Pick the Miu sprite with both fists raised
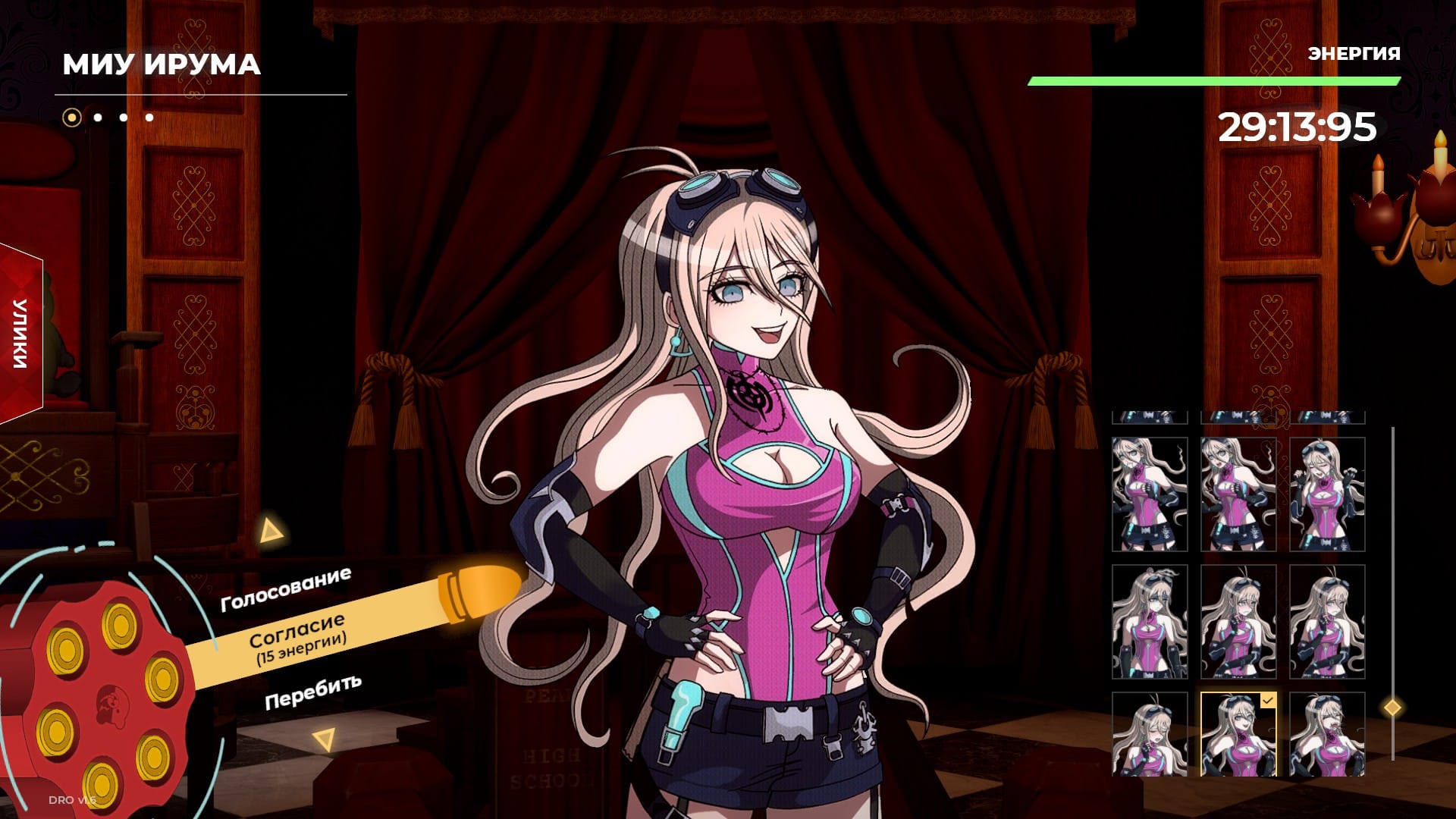The image size is (1456, 819). 1327,494
